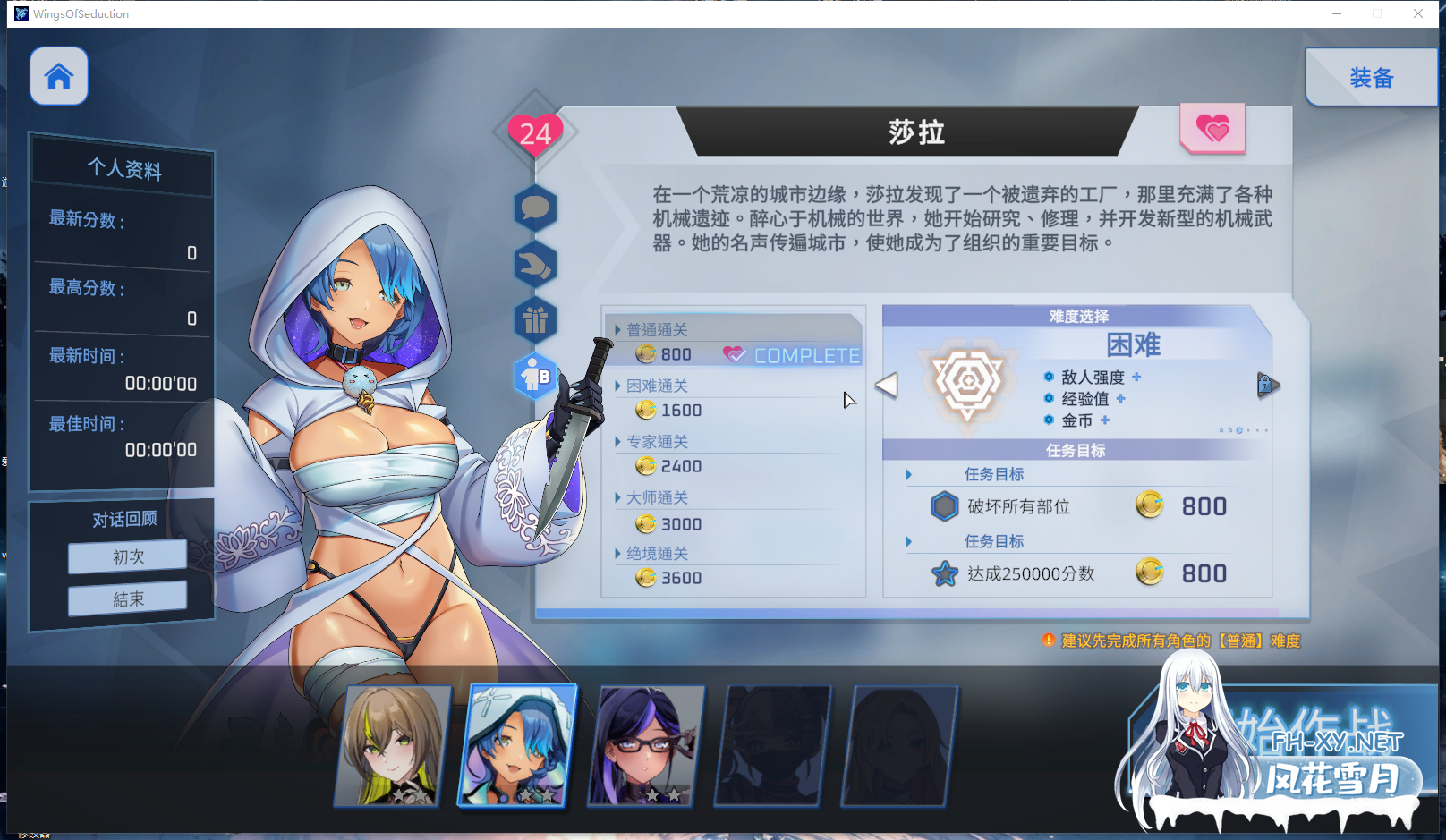
Task: Click the coin icon beside the 800 reward
Action: [1150, 505]
